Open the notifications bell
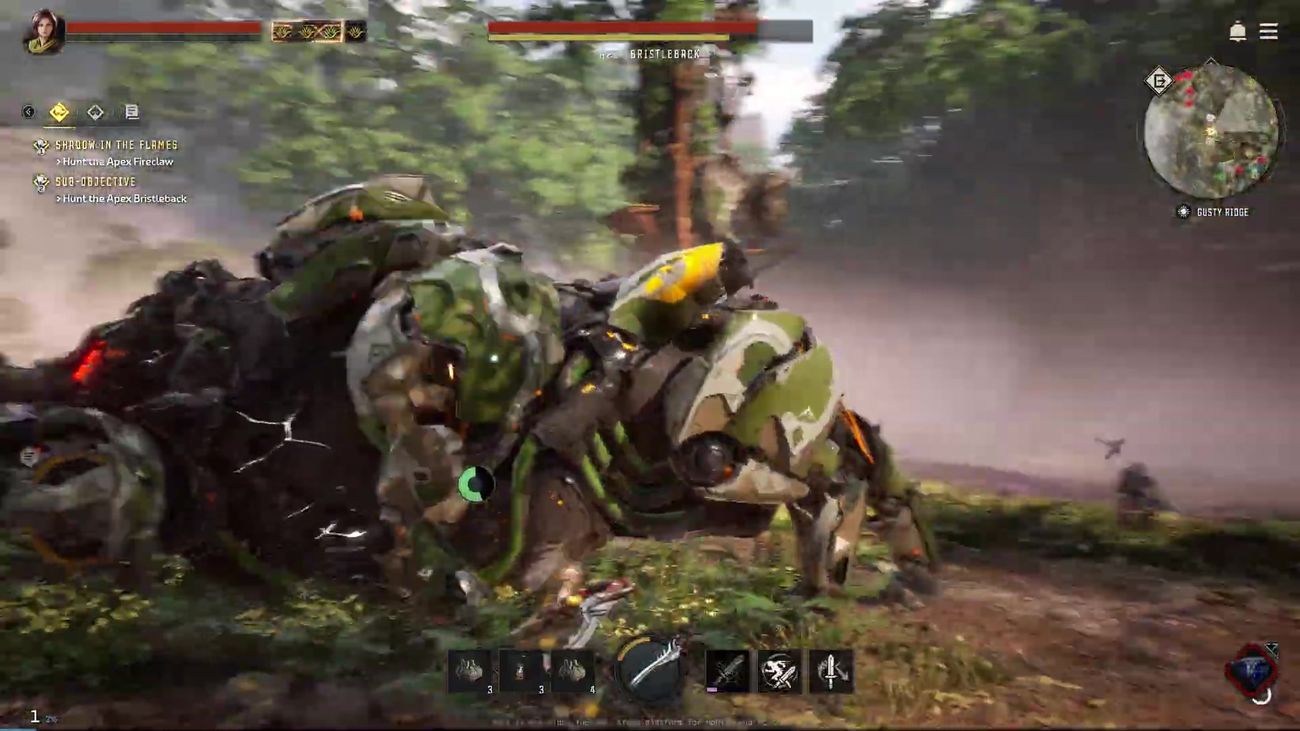This screenshot has height=731, width=1300. coord(1237,32)
